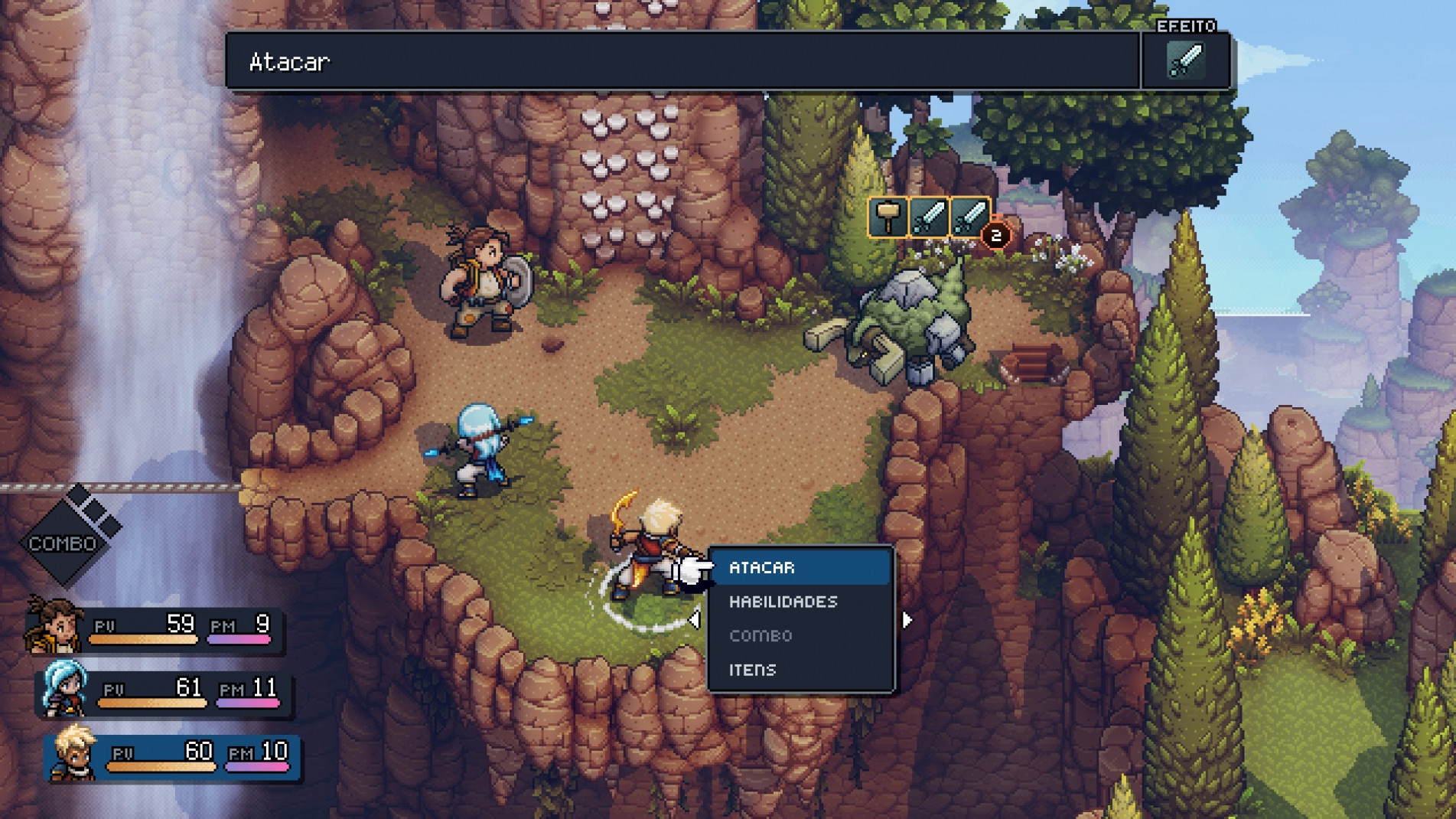Click the left arrow beside the command menu
1456x819 pixels.
click(x=694, y=619)
